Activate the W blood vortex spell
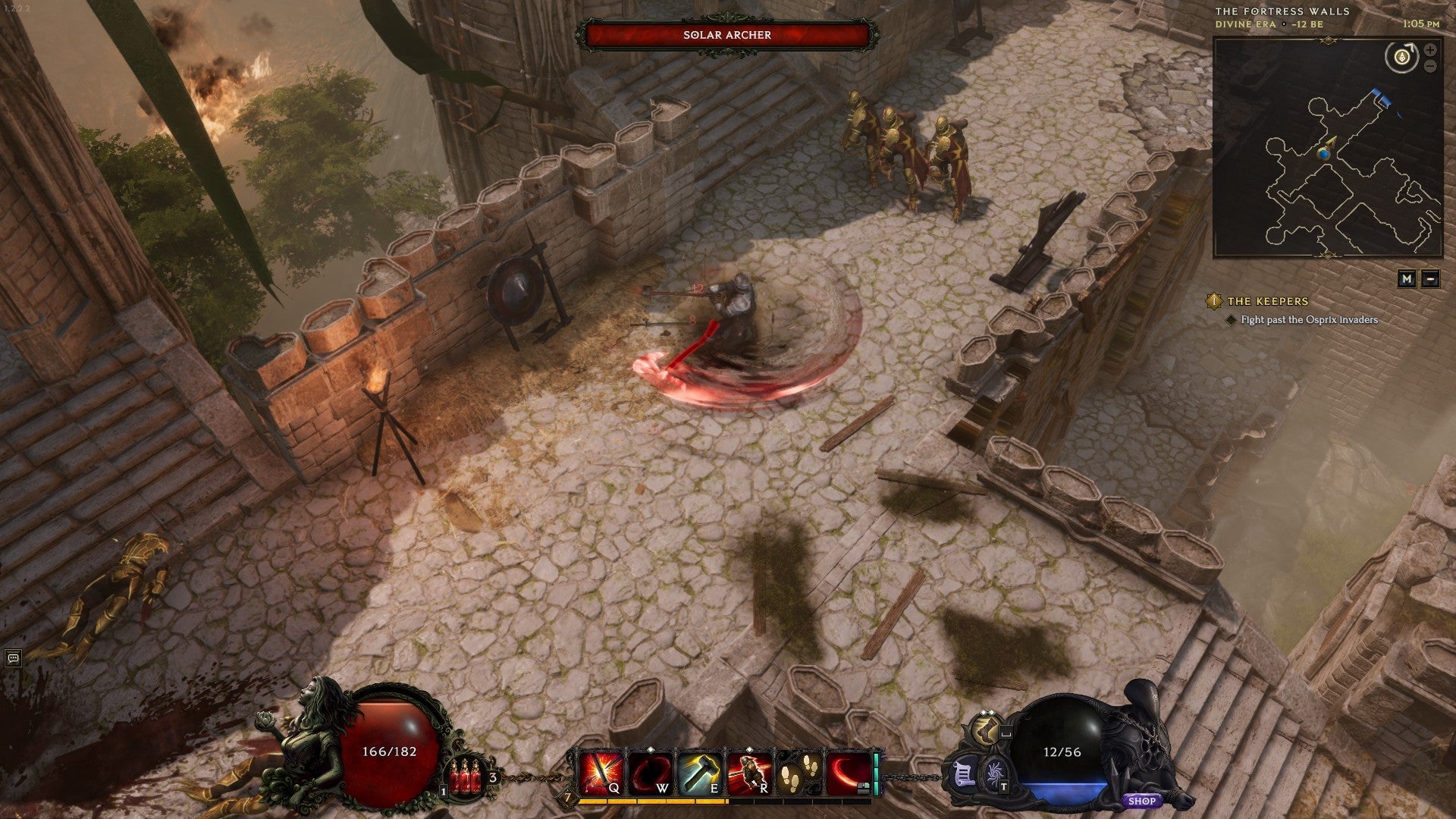The image size is (1456, 819). click(x=650, y=772)
